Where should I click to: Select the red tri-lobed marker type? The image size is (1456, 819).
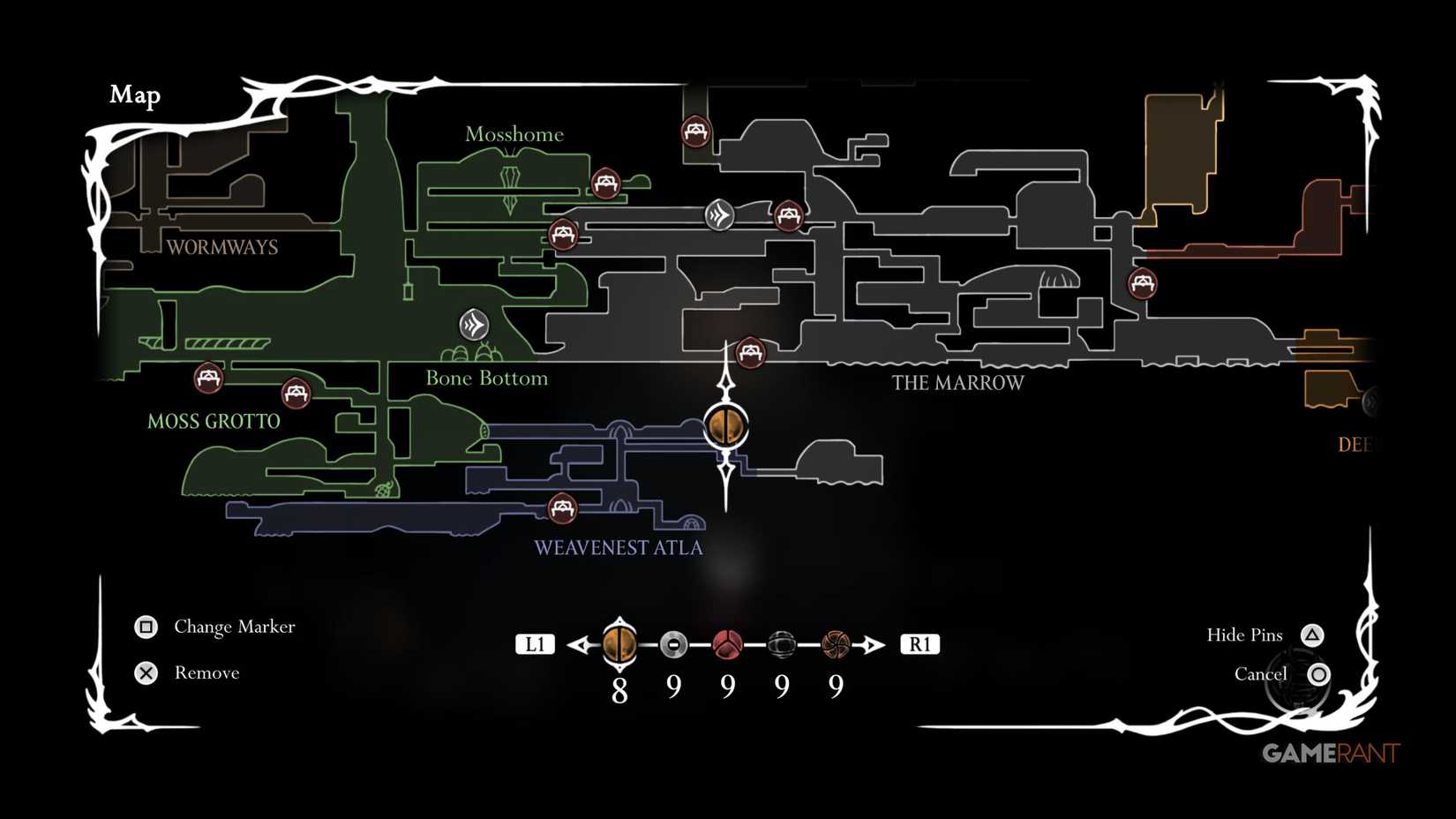[726, 644]
